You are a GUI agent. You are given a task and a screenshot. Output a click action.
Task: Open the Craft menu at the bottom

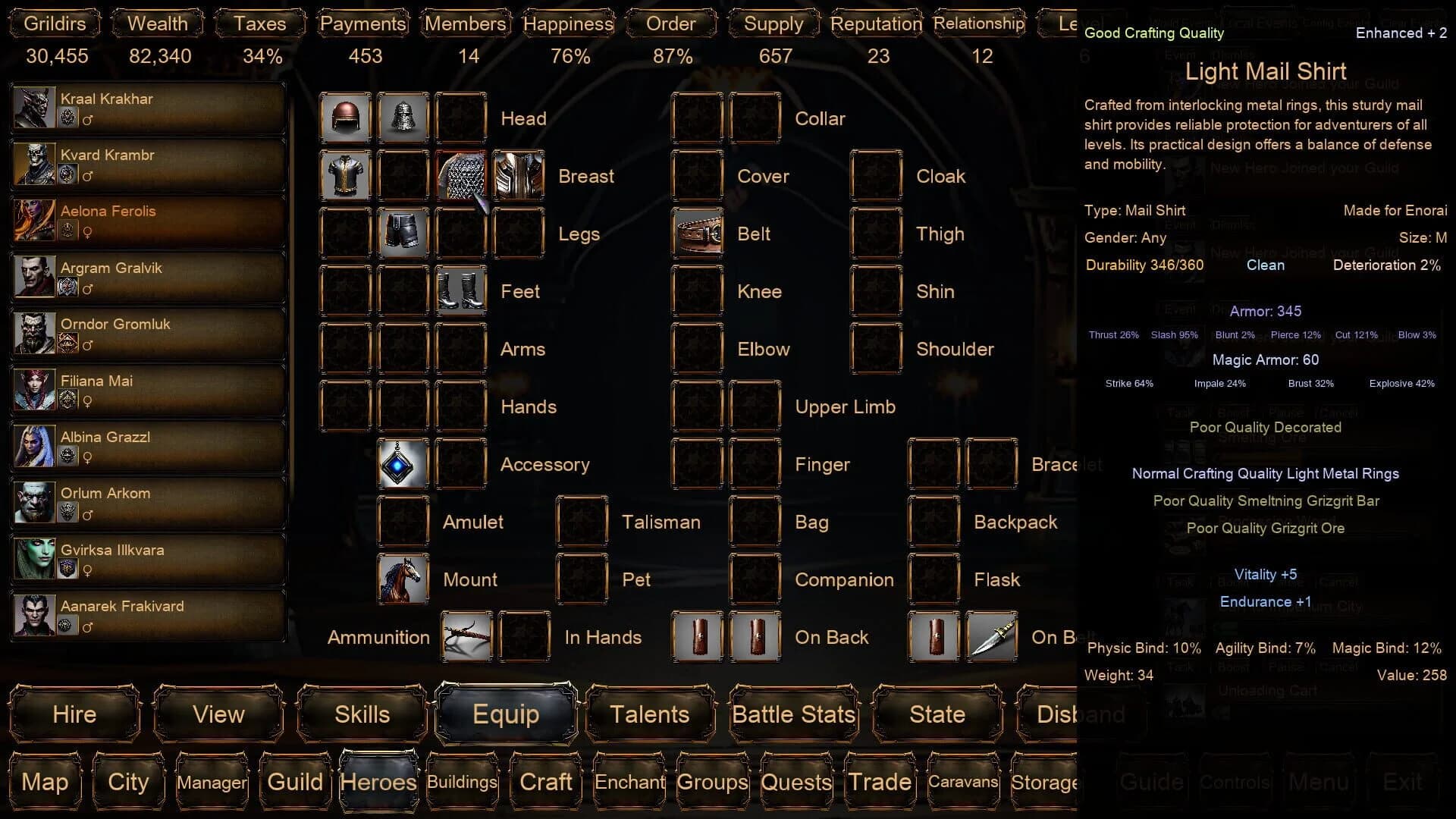click(545, 782)
